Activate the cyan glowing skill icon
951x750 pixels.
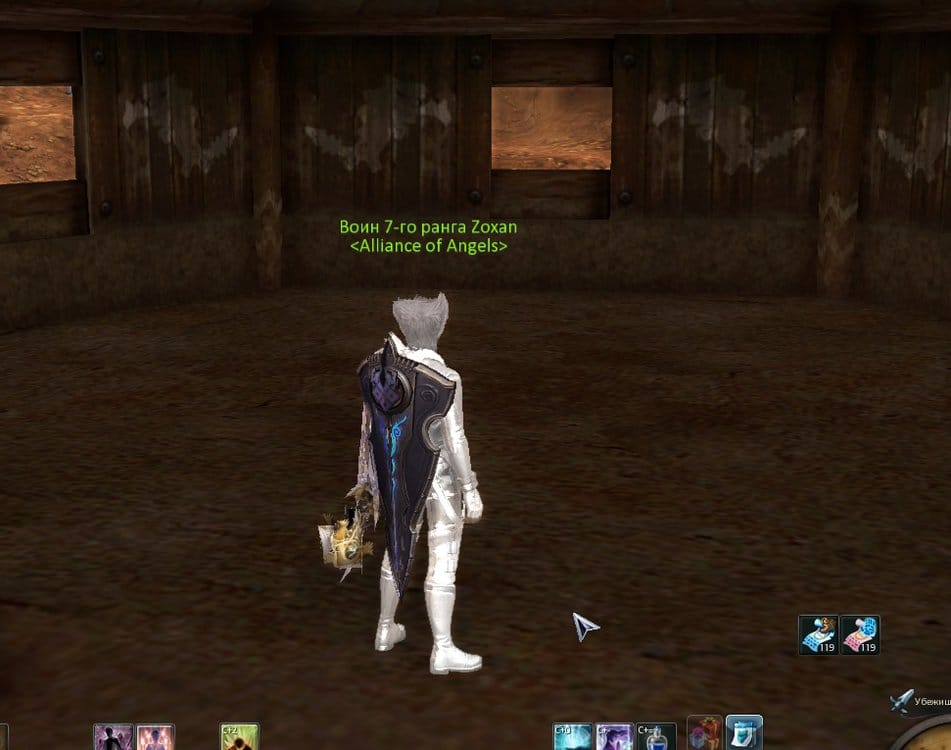point(573,738)
